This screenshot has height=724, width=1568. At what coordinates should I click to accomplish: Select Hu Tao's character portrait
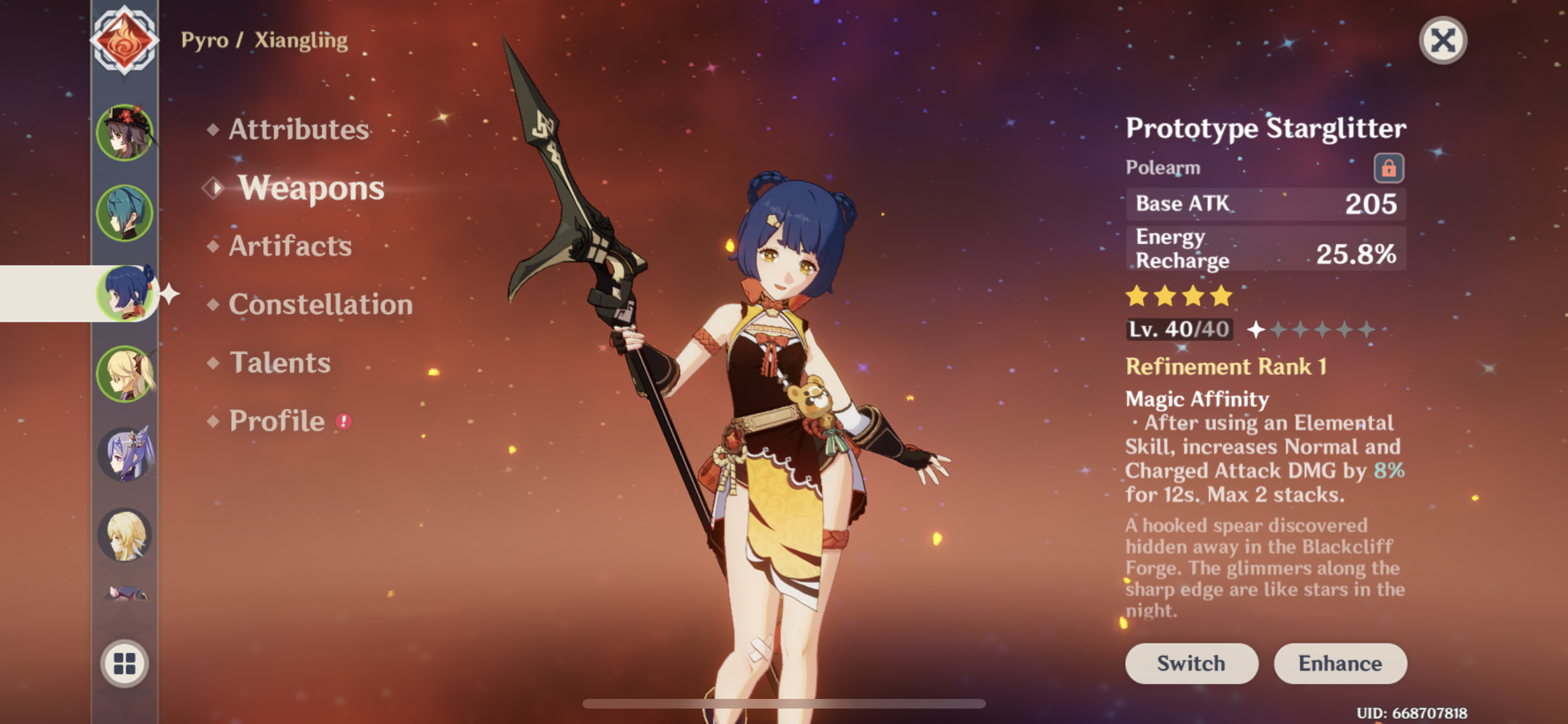point(126,132)
